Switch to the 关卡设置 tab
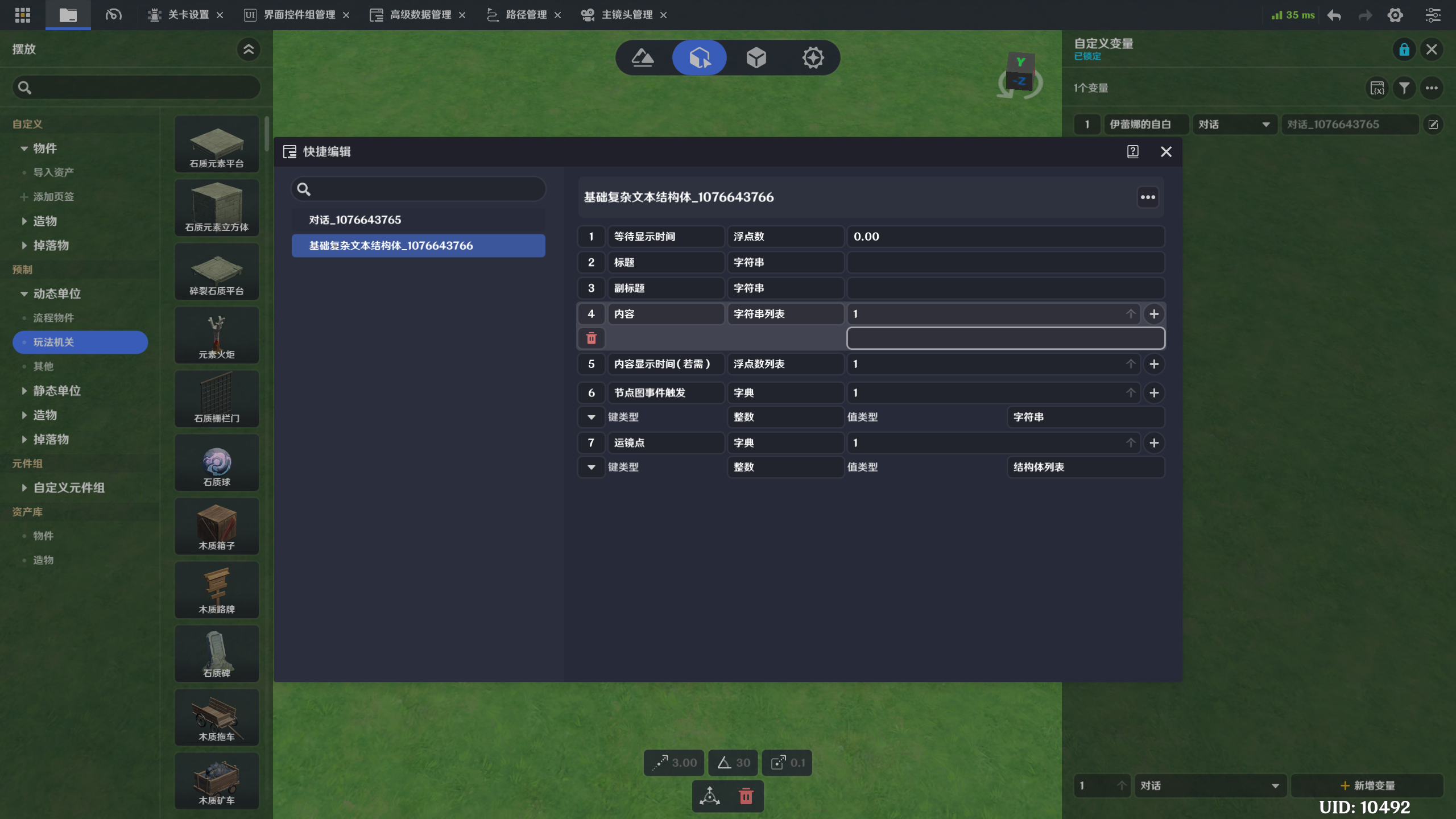Image resolution: width=1456 pixels, height=819 pixels. [x=188, y=15]
